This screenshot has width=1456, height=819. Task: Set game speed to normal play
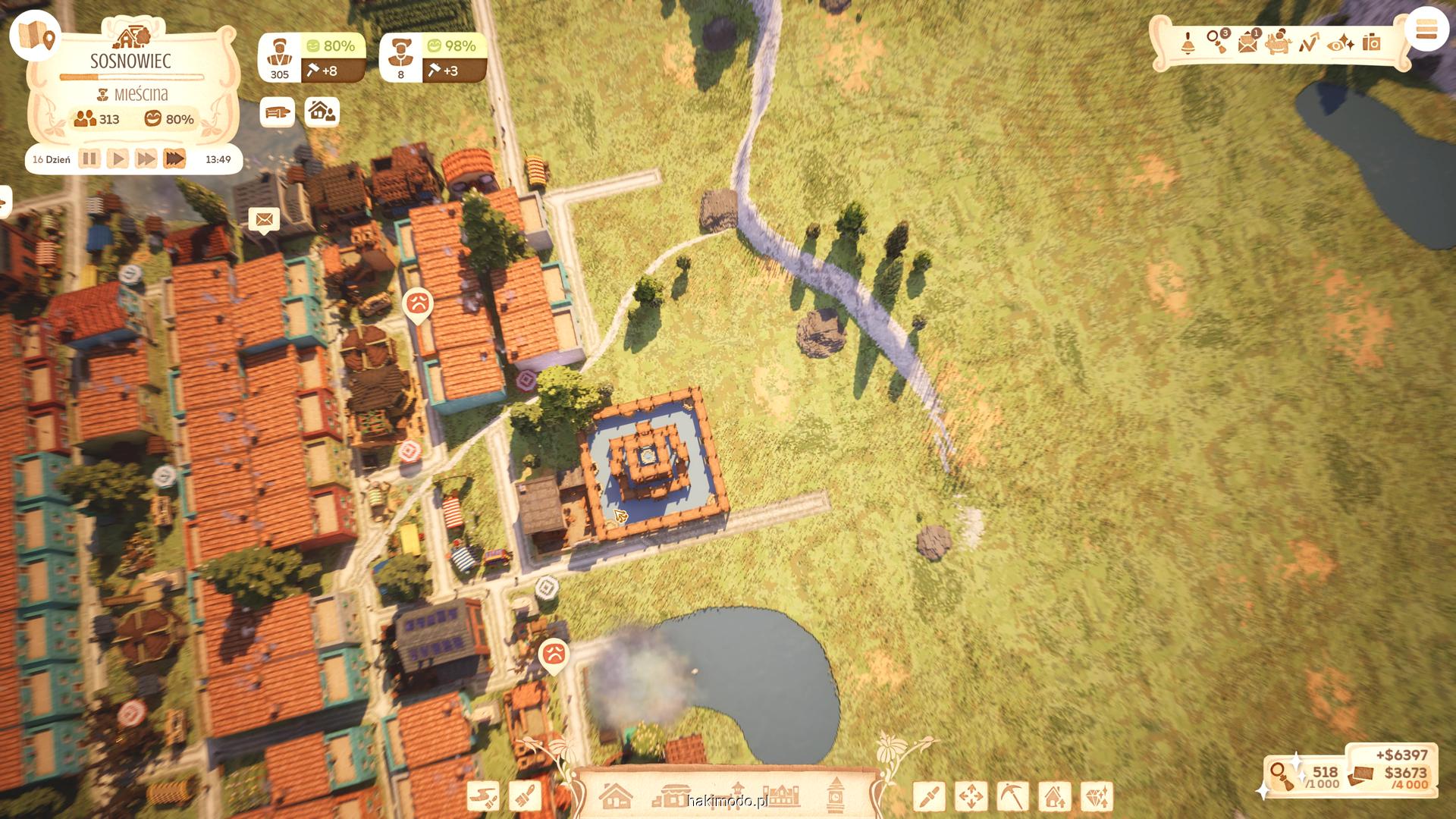(118, 159)
